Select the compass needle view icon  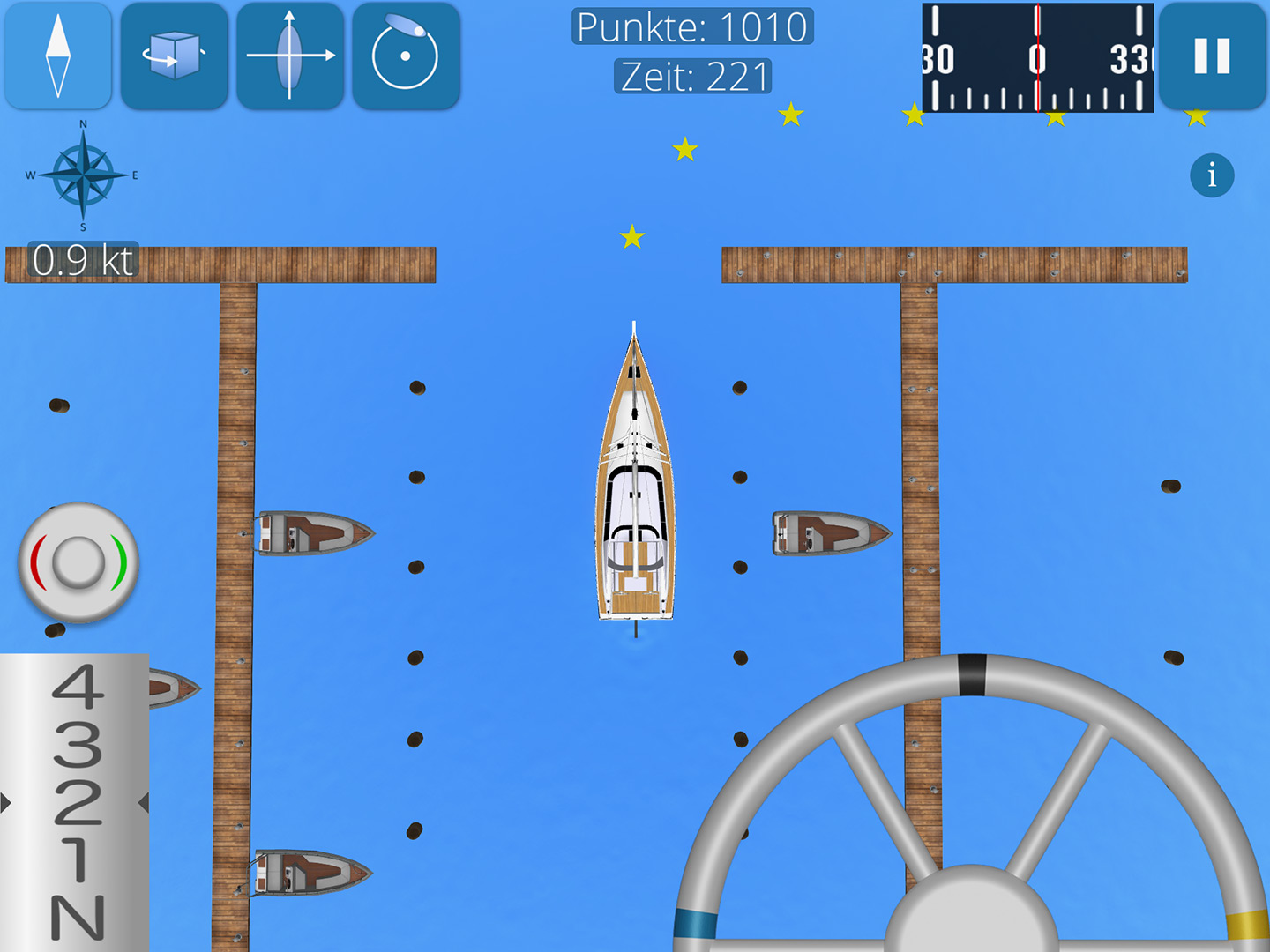pos(57,56)
